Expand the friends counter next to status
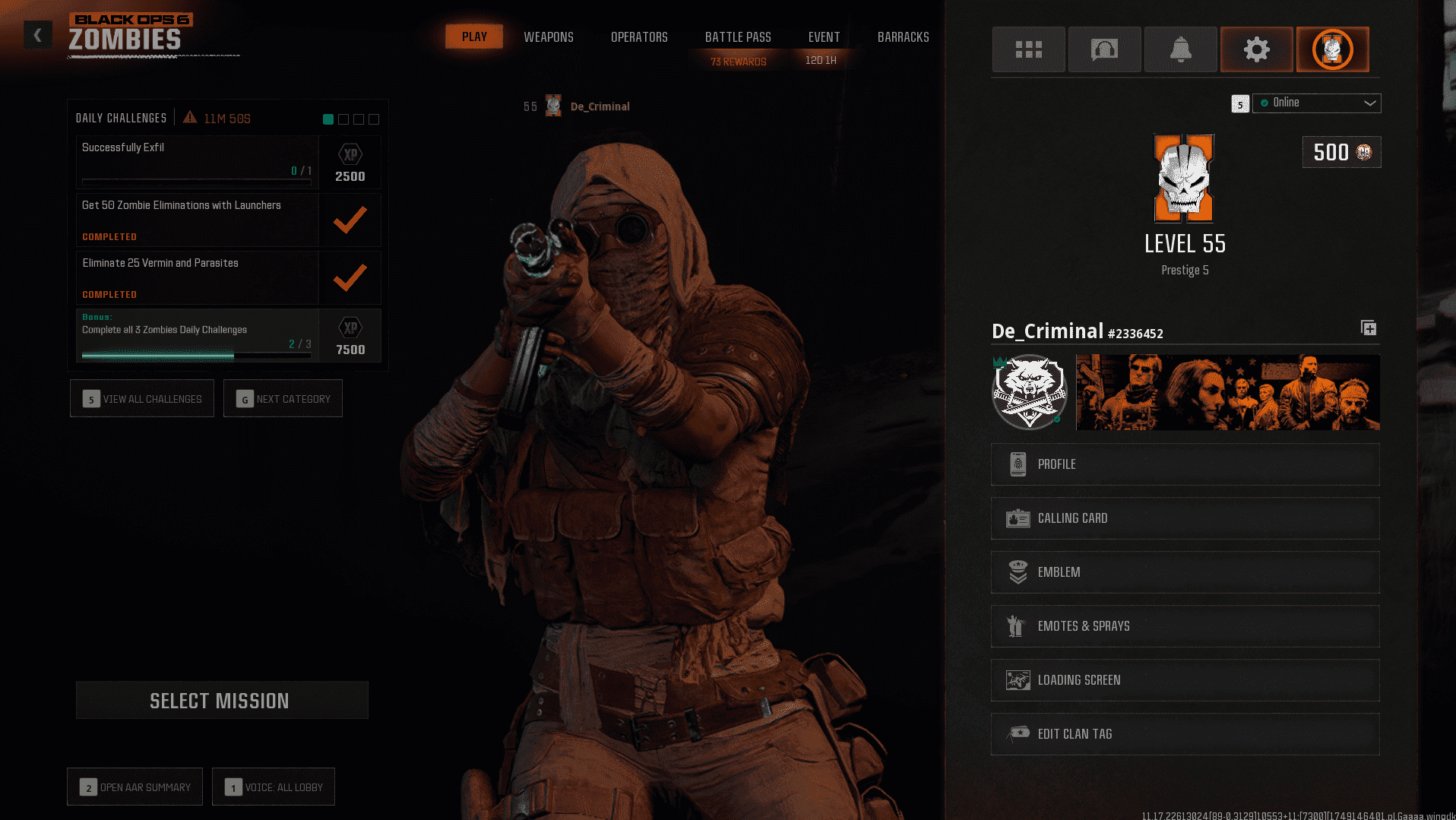 pos(1240,103)
